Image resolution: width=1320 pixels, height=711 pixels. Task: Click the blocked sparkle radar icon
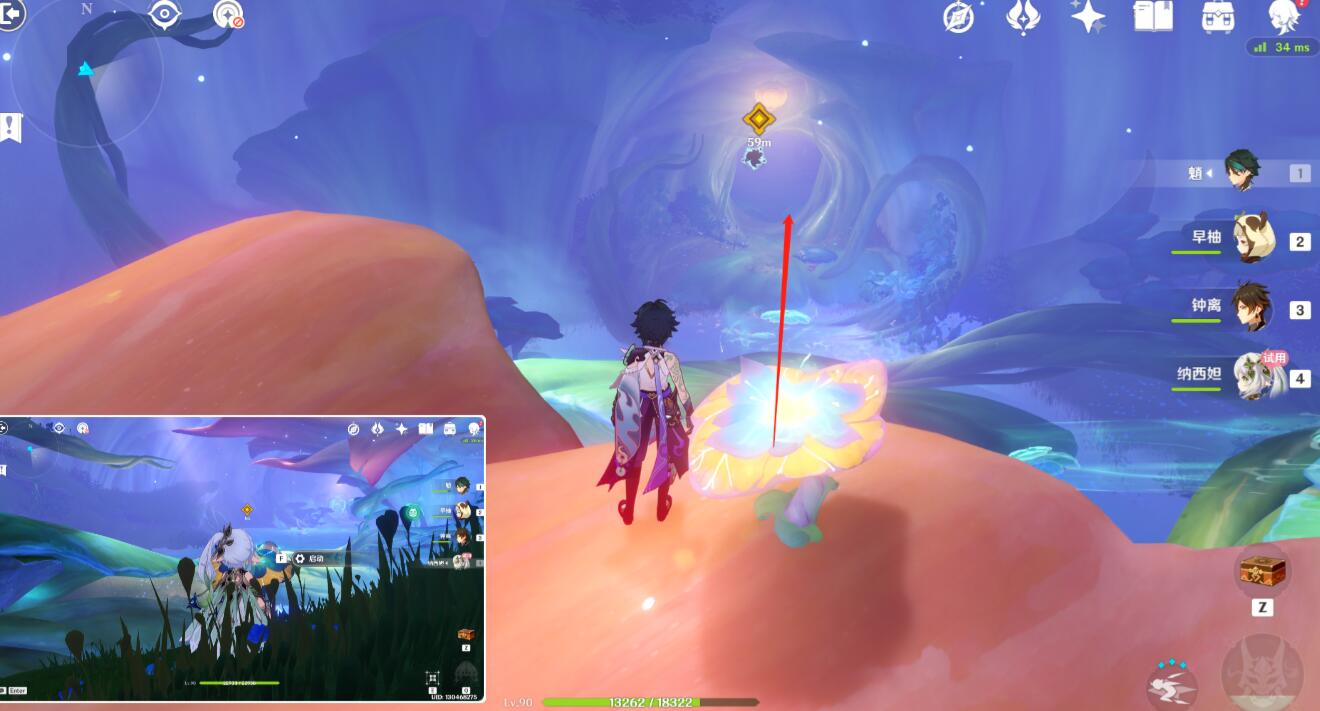pos(228,14)
